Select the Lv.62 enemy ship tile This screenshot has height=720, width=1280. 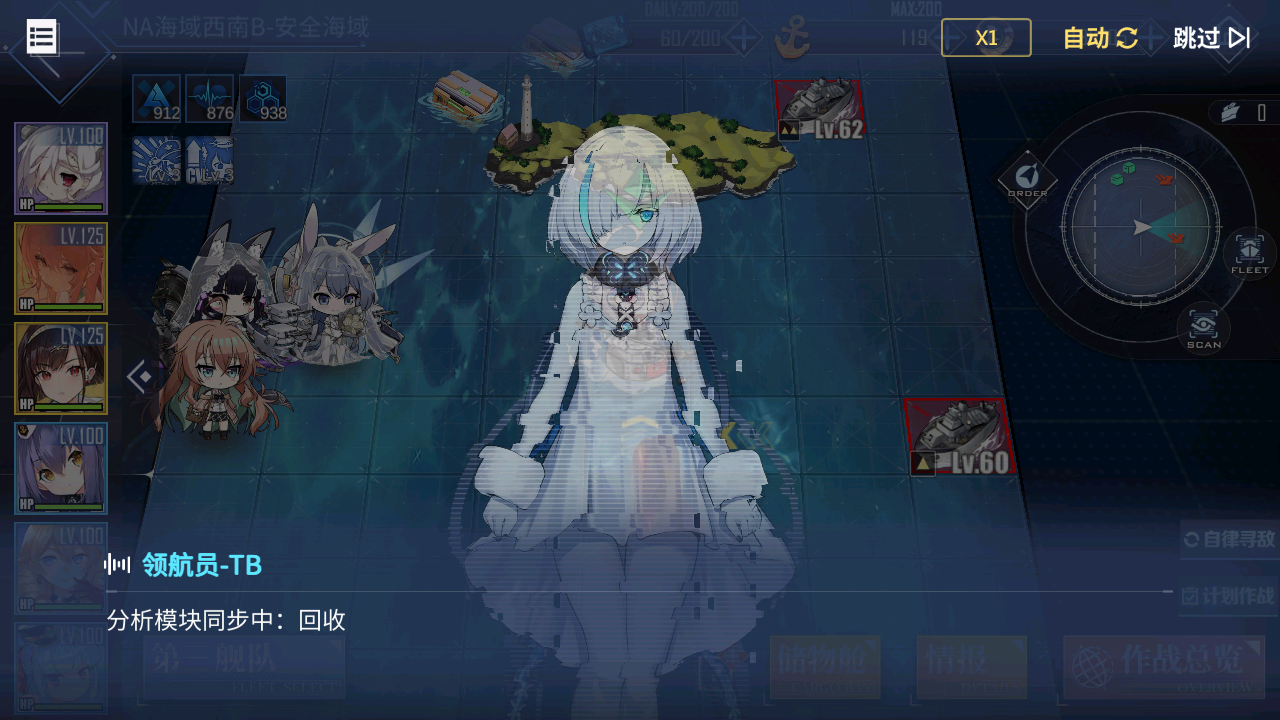(x=819, y=110)
